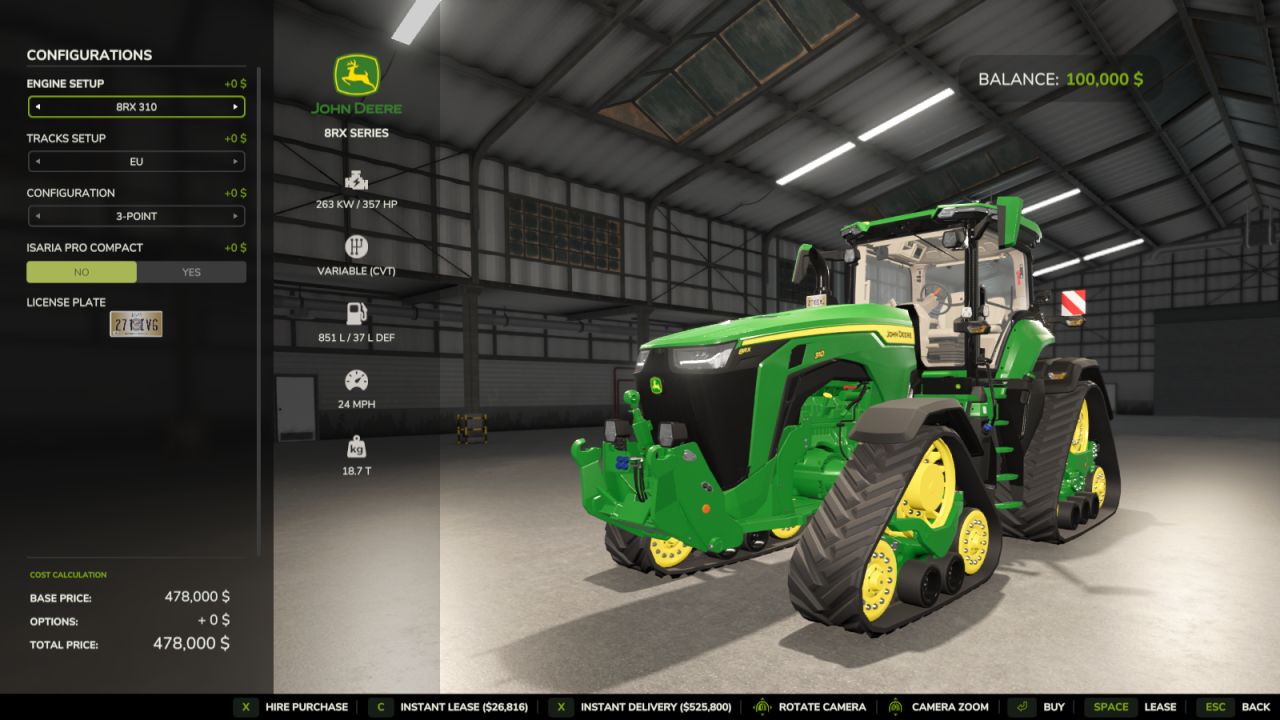Click Instant Delivery ($525,800)
The width and height of the screenshot is (1280, 720).
point(655,706)
